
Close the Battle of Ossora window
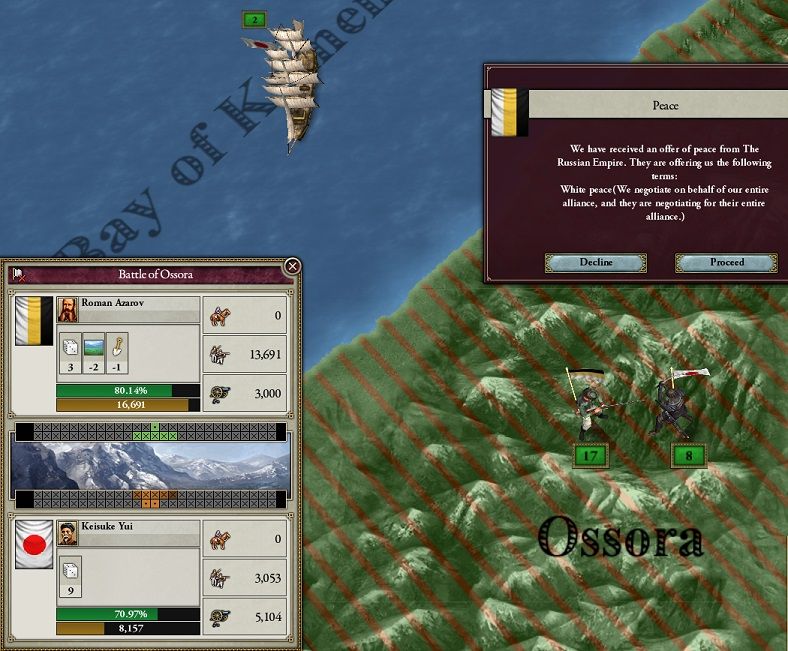click(x=292, y=266)
